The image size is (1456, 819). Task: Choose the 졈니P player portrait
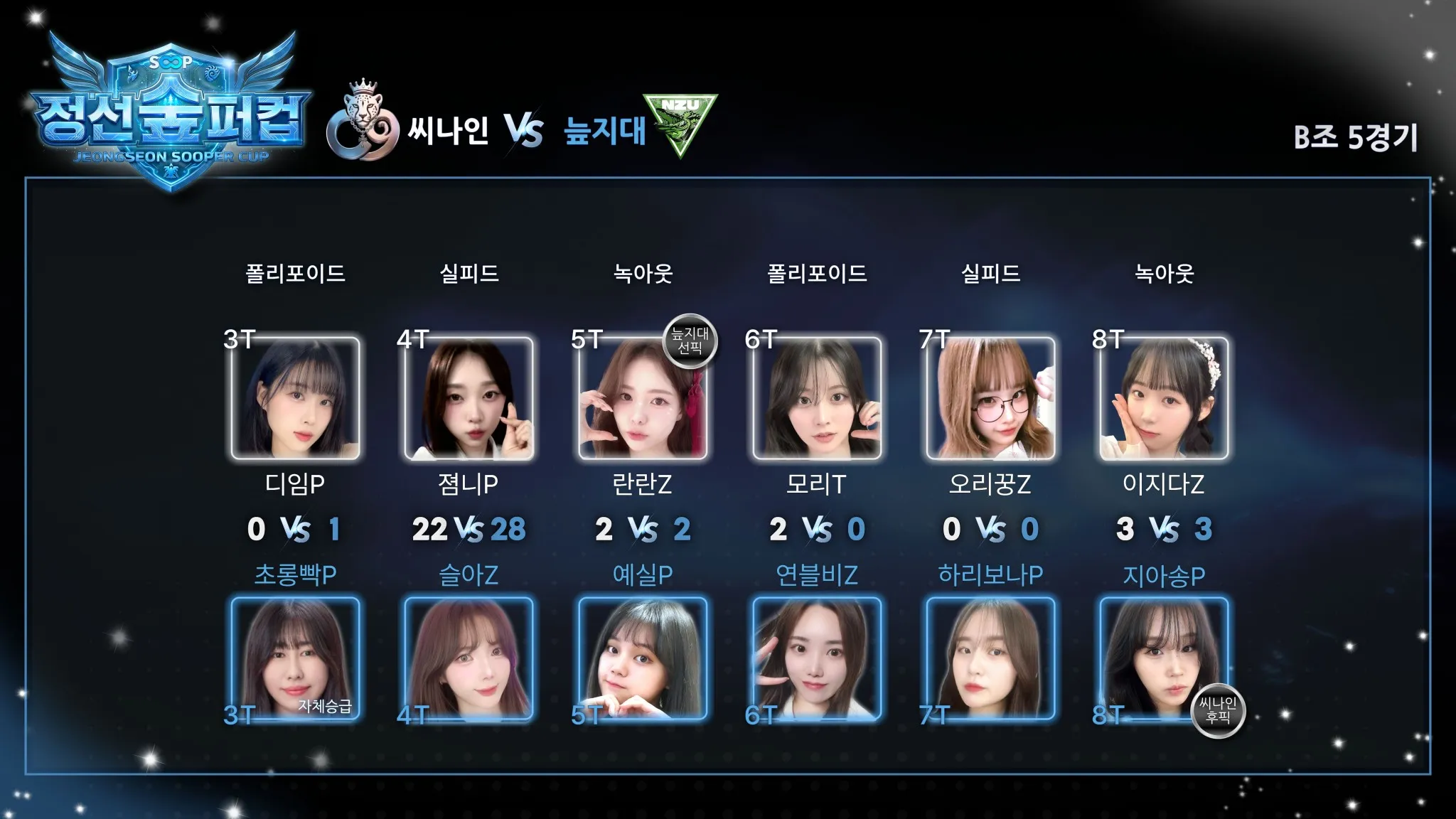pos(469,398)
